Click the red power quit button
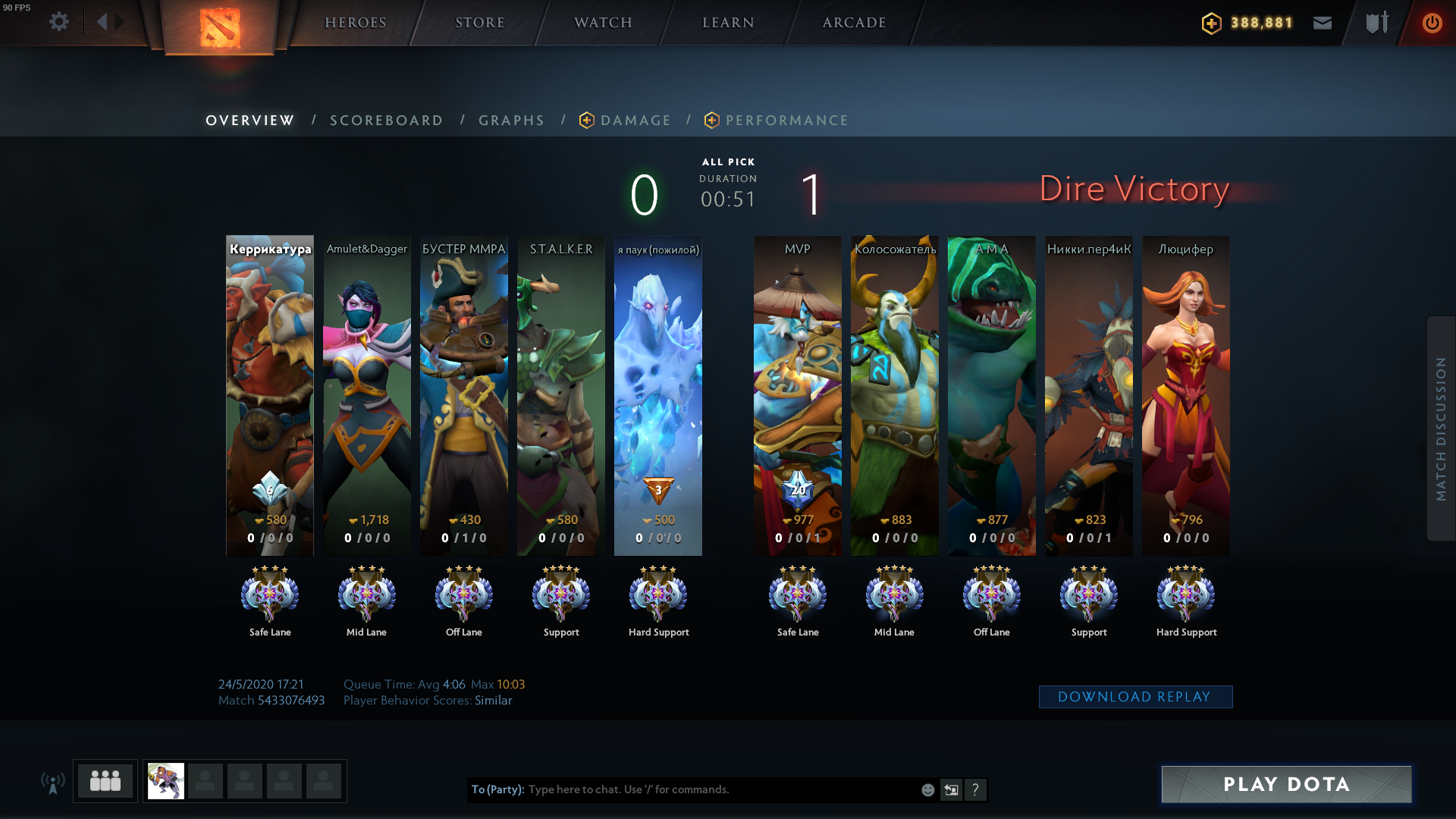Image resolution: width=1456 pixels, height=819 pixels. (x=1432, y=23)
